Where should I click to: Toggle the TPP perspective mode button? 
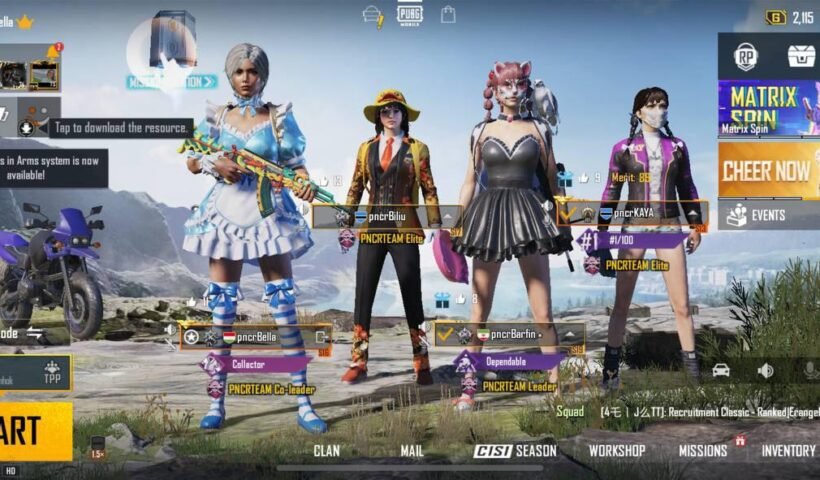52,372
